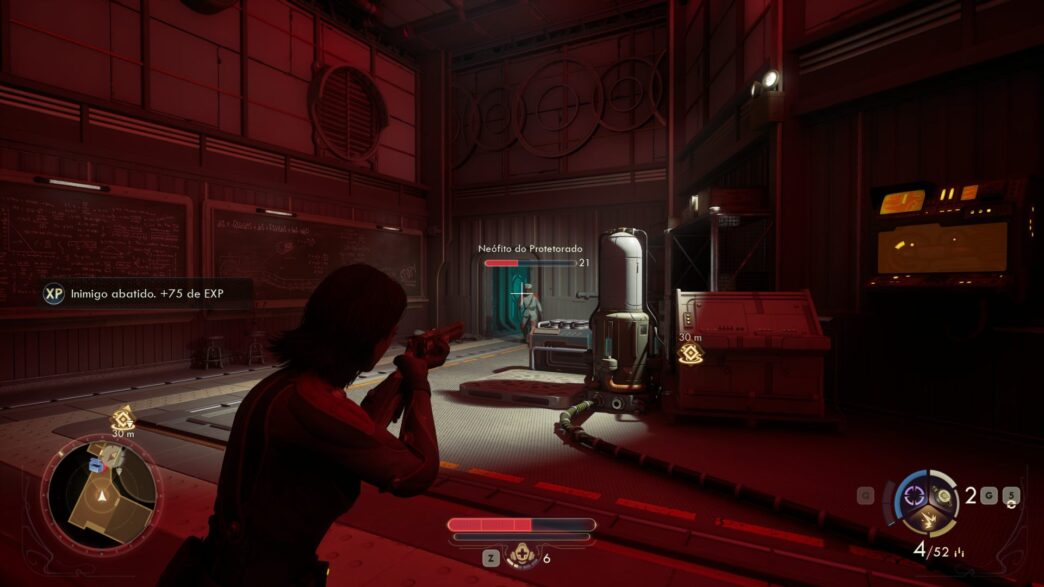This screenshot has height=587, width=1044.
Task: Click the gold quest waypoint marker by the crate
Action: (x=690, y=353)
